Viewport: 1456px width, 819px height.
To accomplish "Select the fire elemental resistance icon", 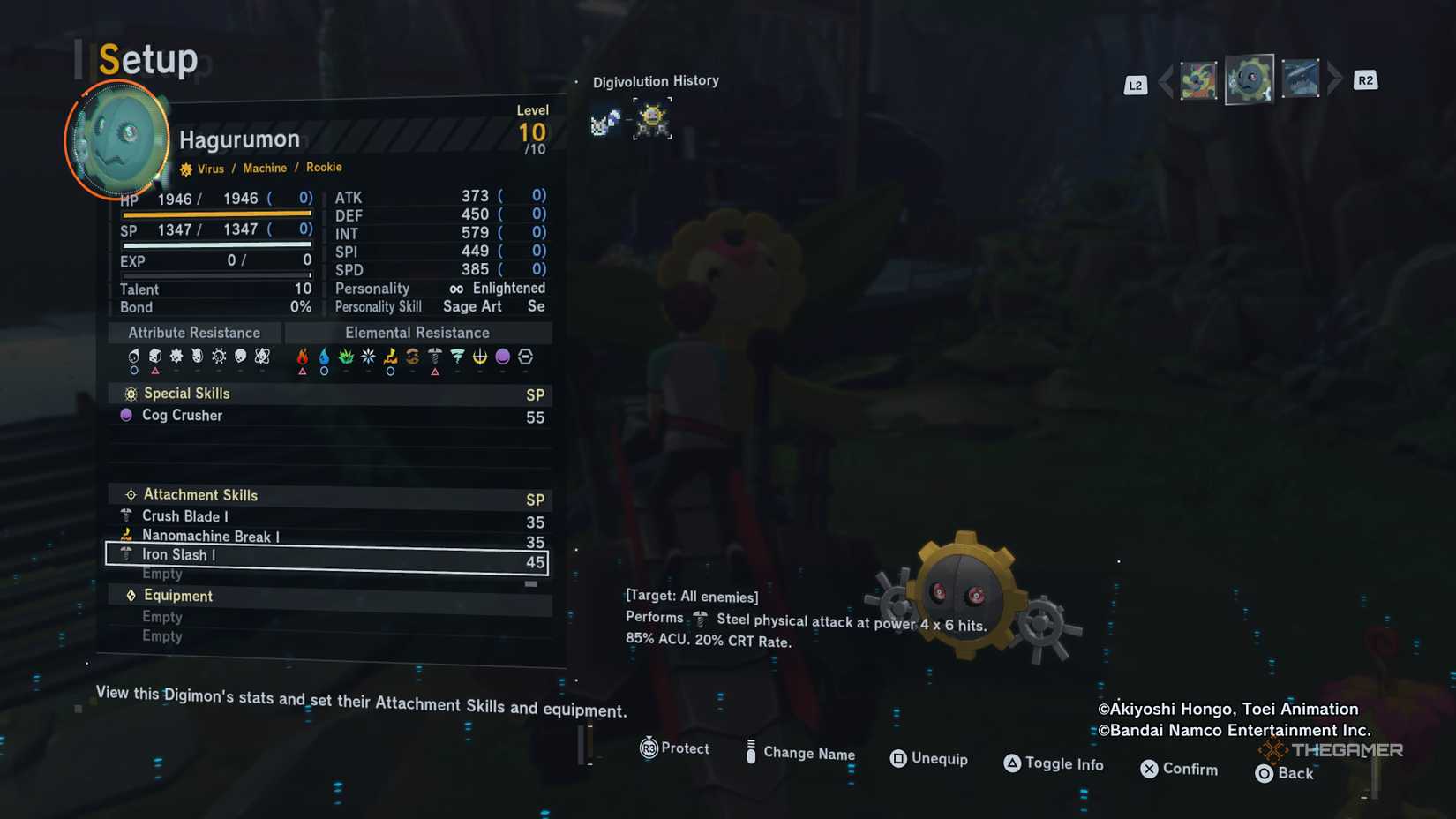I will (x=302, y=357).
